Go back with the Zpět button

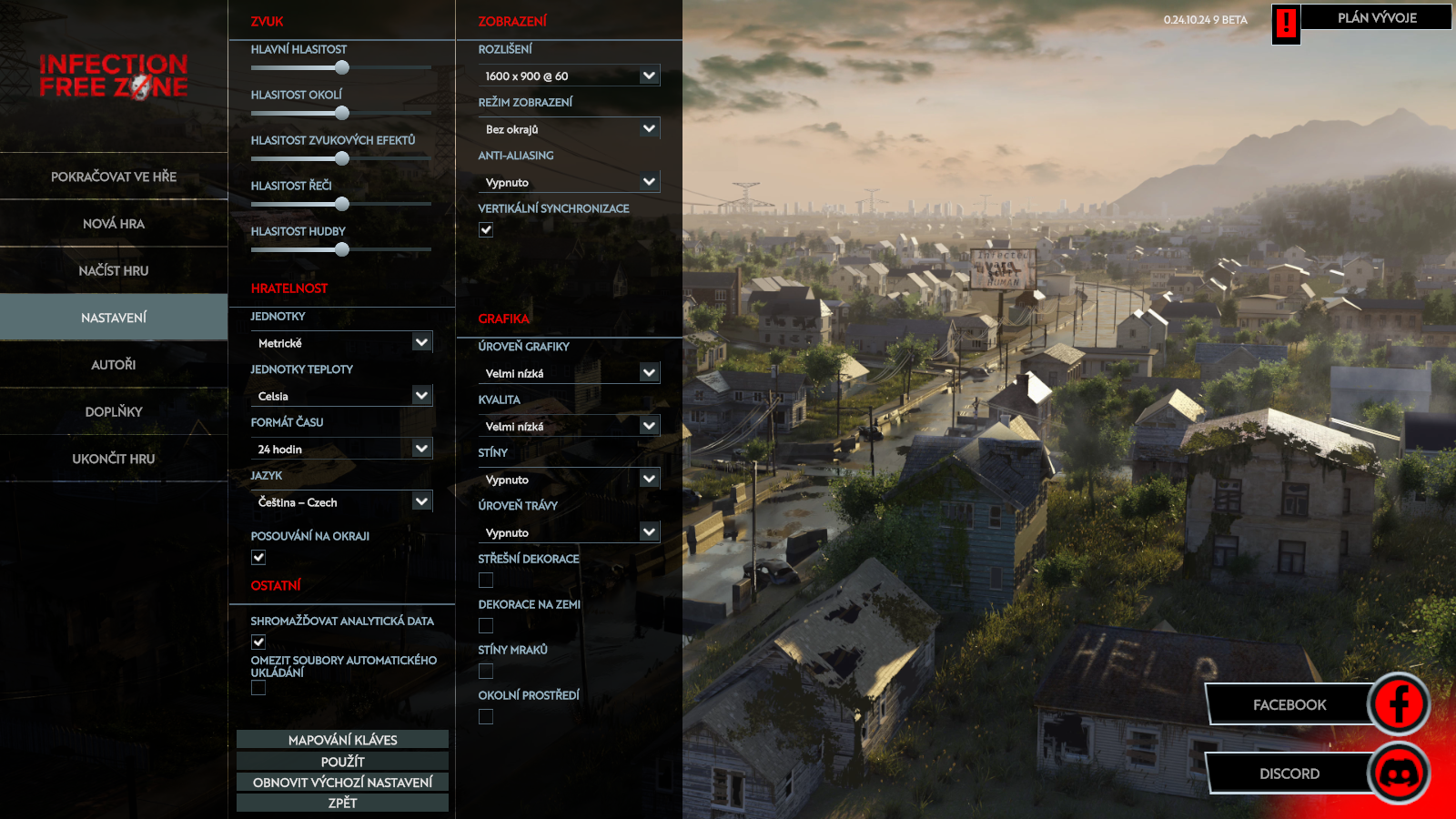click(x=342, y=803)
